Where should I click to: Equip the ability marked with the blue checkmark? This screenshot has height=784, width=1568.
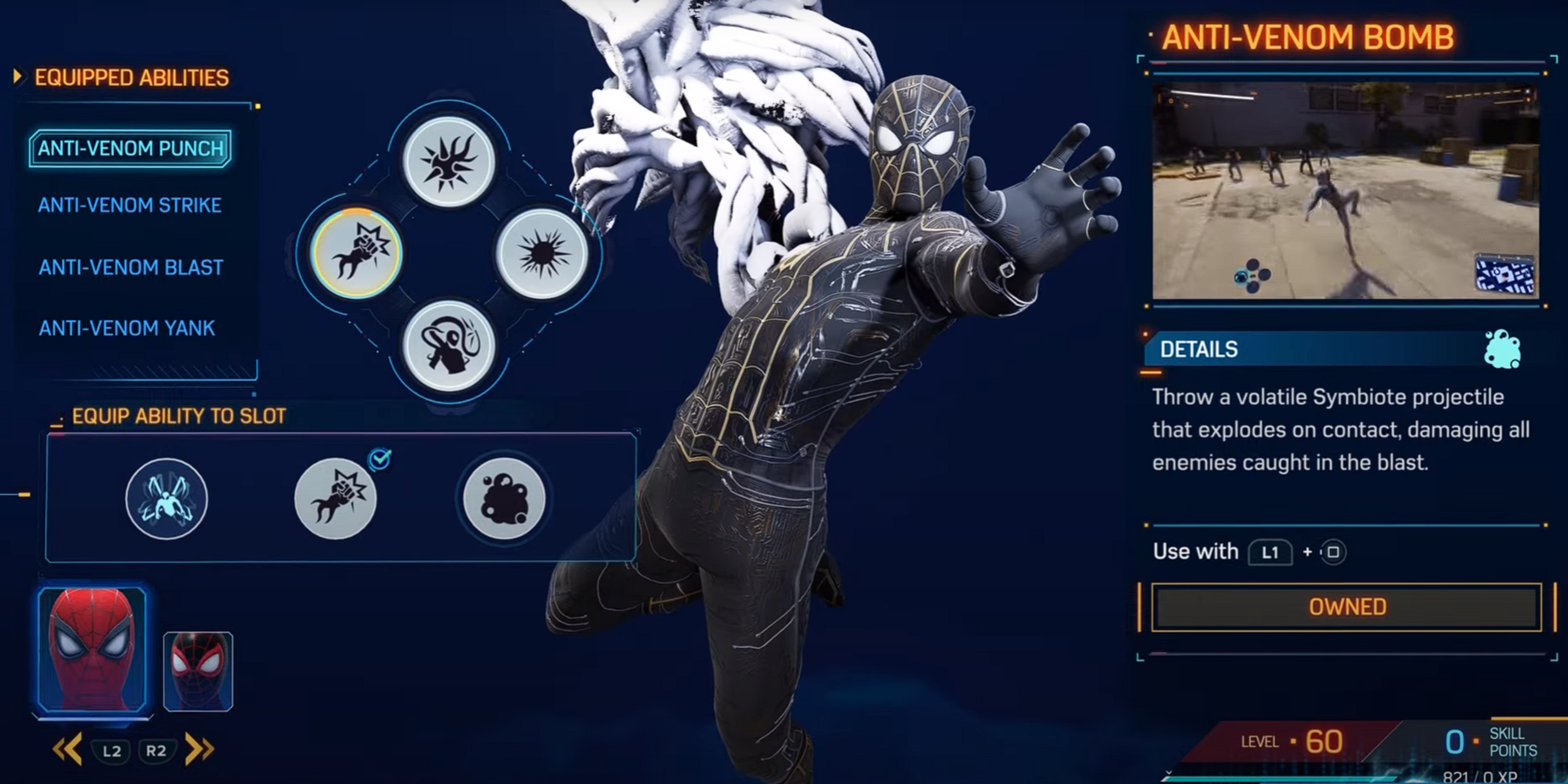point(335,499)
